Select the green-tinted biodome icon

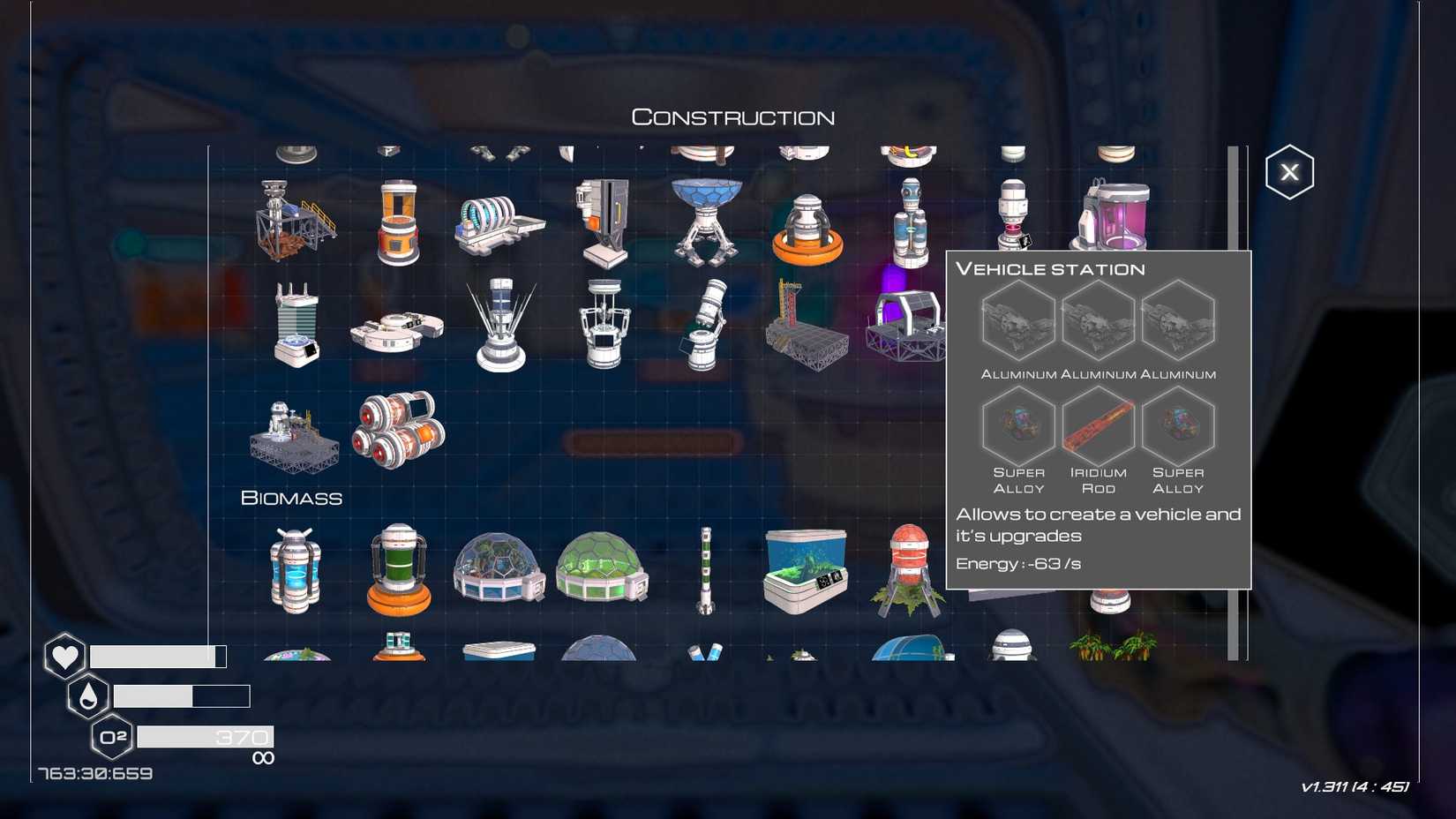pos(602,569)
